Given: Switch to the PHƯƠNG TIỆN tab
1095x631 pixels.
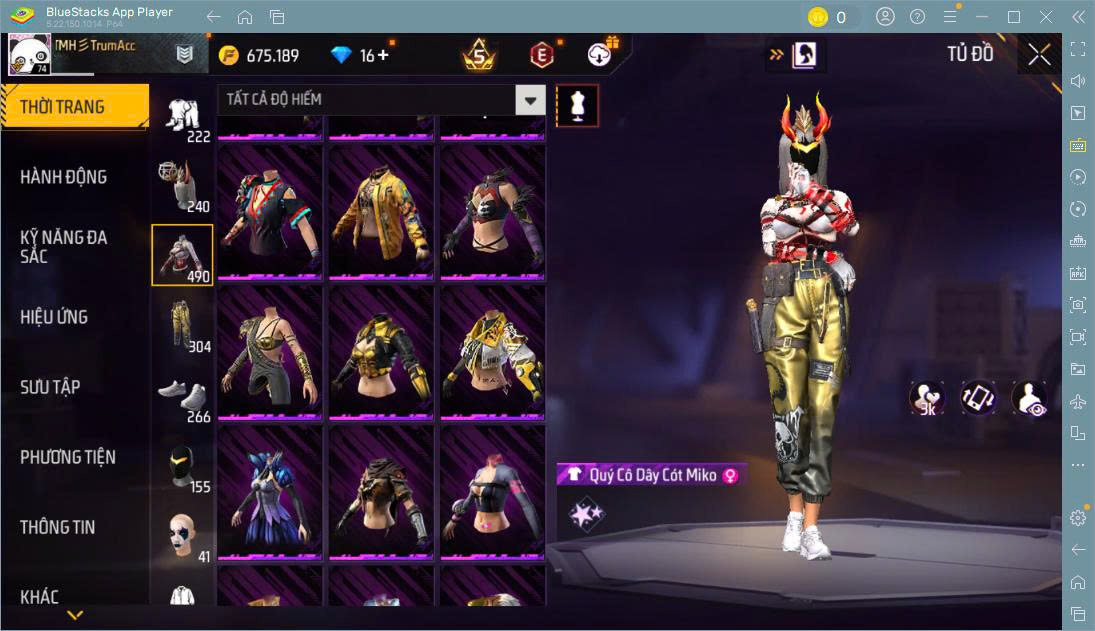Looking at the screenshot, I should click(x=68, y=457).
